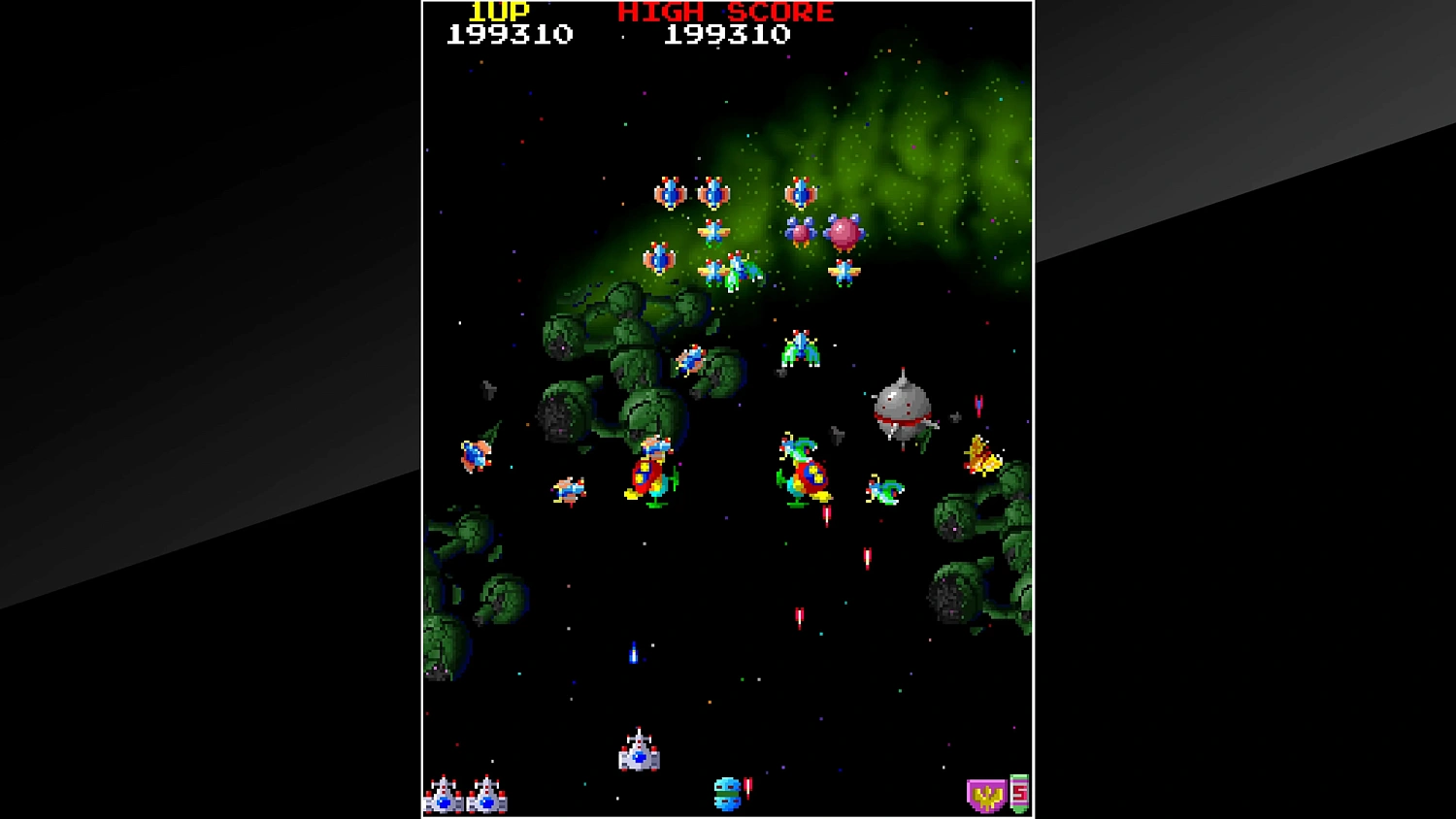Image resolution: width=1456 pixels, height=819 pixels.
Task: Select the red flower enemy in mid-screen center
Action: click(648, 475)
